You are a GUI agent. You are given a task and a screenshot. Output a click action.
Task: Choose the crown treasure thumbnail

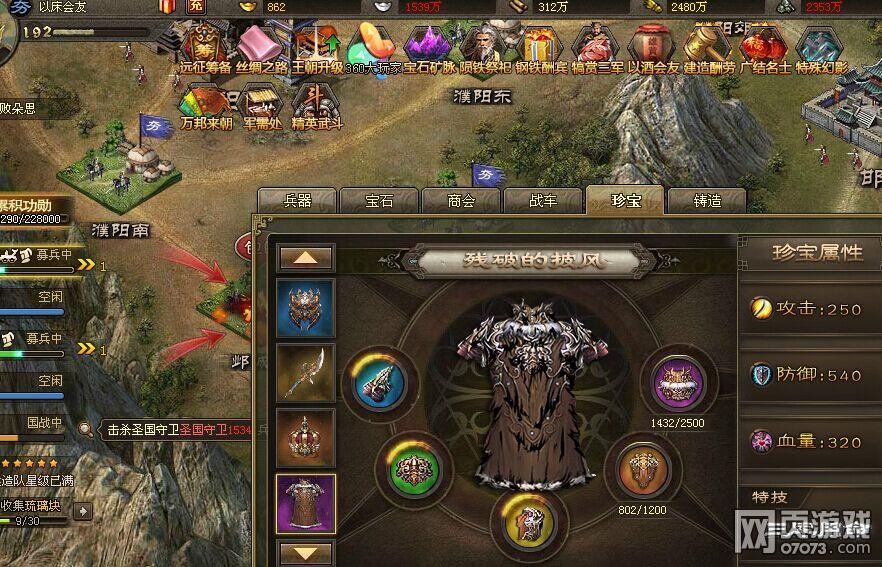click(306, 438)
